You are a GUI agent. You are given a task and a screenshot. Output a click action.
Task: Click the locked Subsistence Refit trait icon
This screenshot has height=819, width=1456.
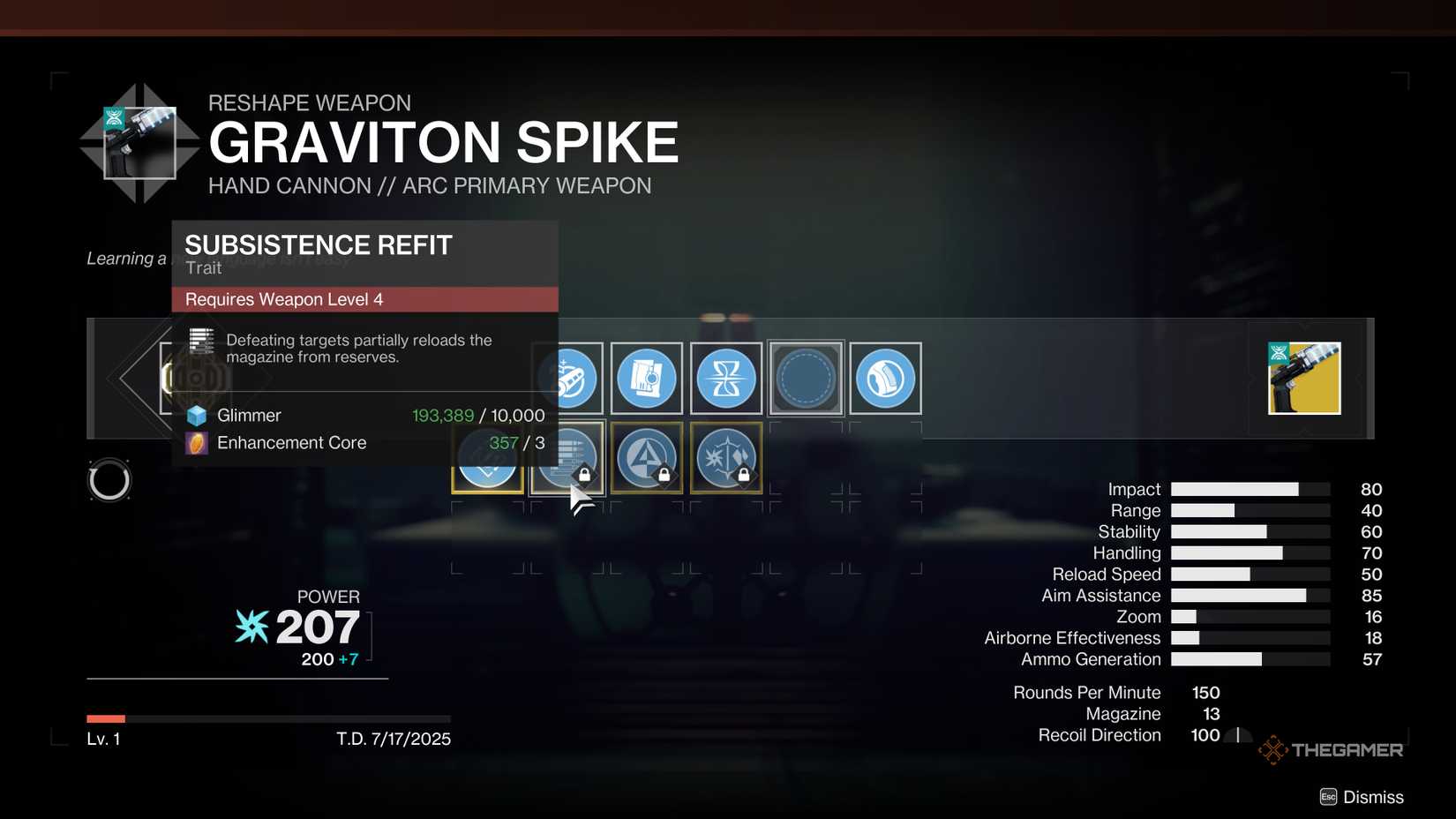point(567,457)
